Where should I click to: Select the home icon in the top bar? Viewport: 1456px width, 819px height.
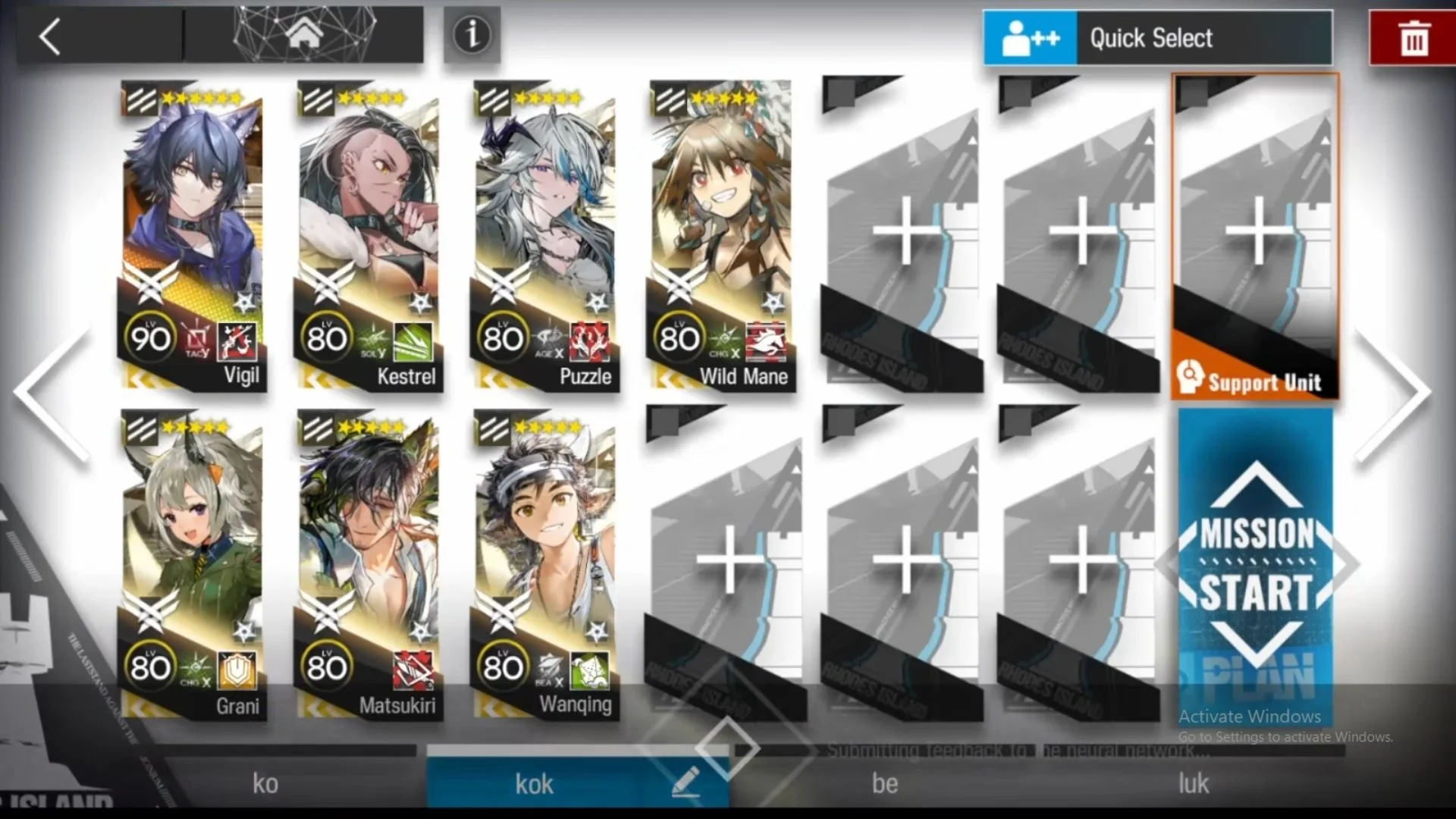click(x=306, y=33)
